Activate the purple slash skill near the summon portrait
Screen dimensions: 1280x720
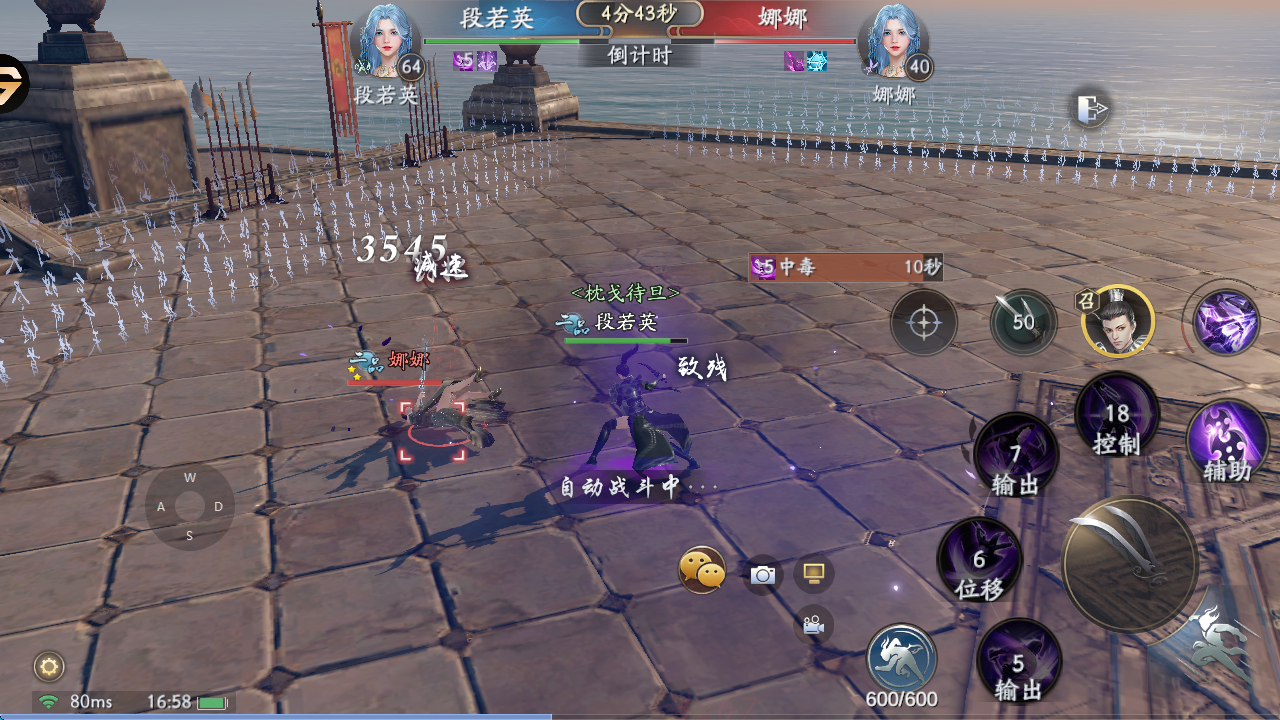pos(1226,322)
